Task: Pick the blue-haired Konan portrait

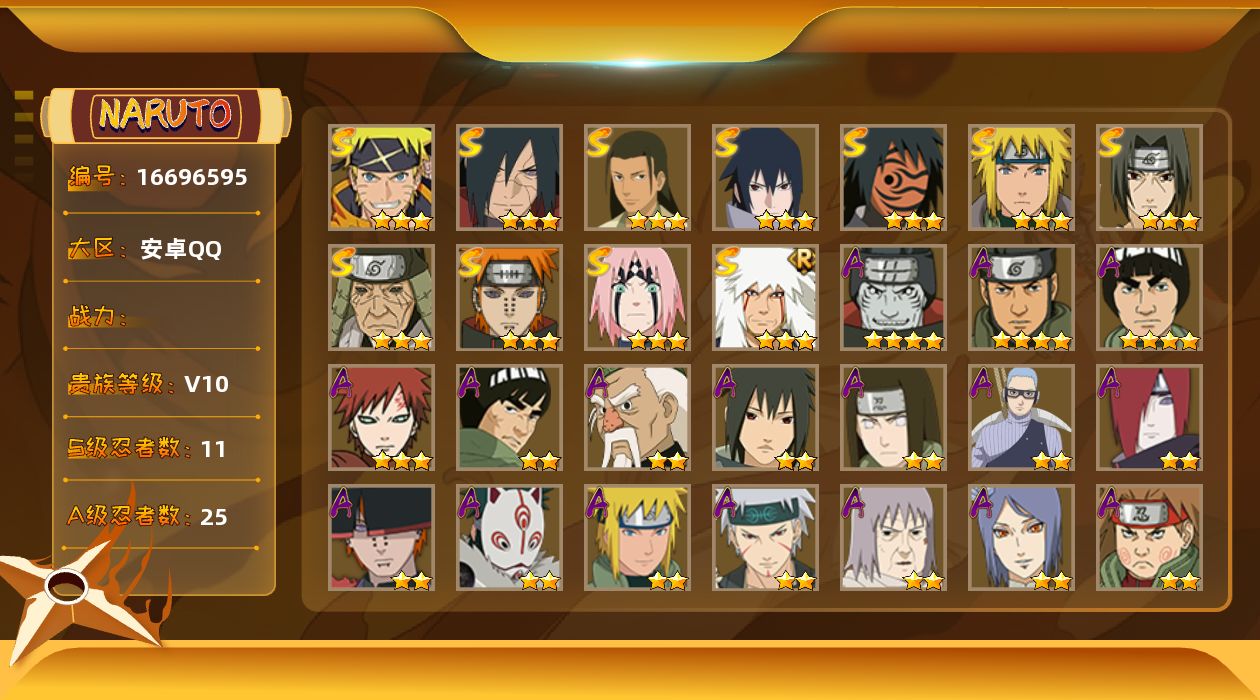Action: point(1021,538)
